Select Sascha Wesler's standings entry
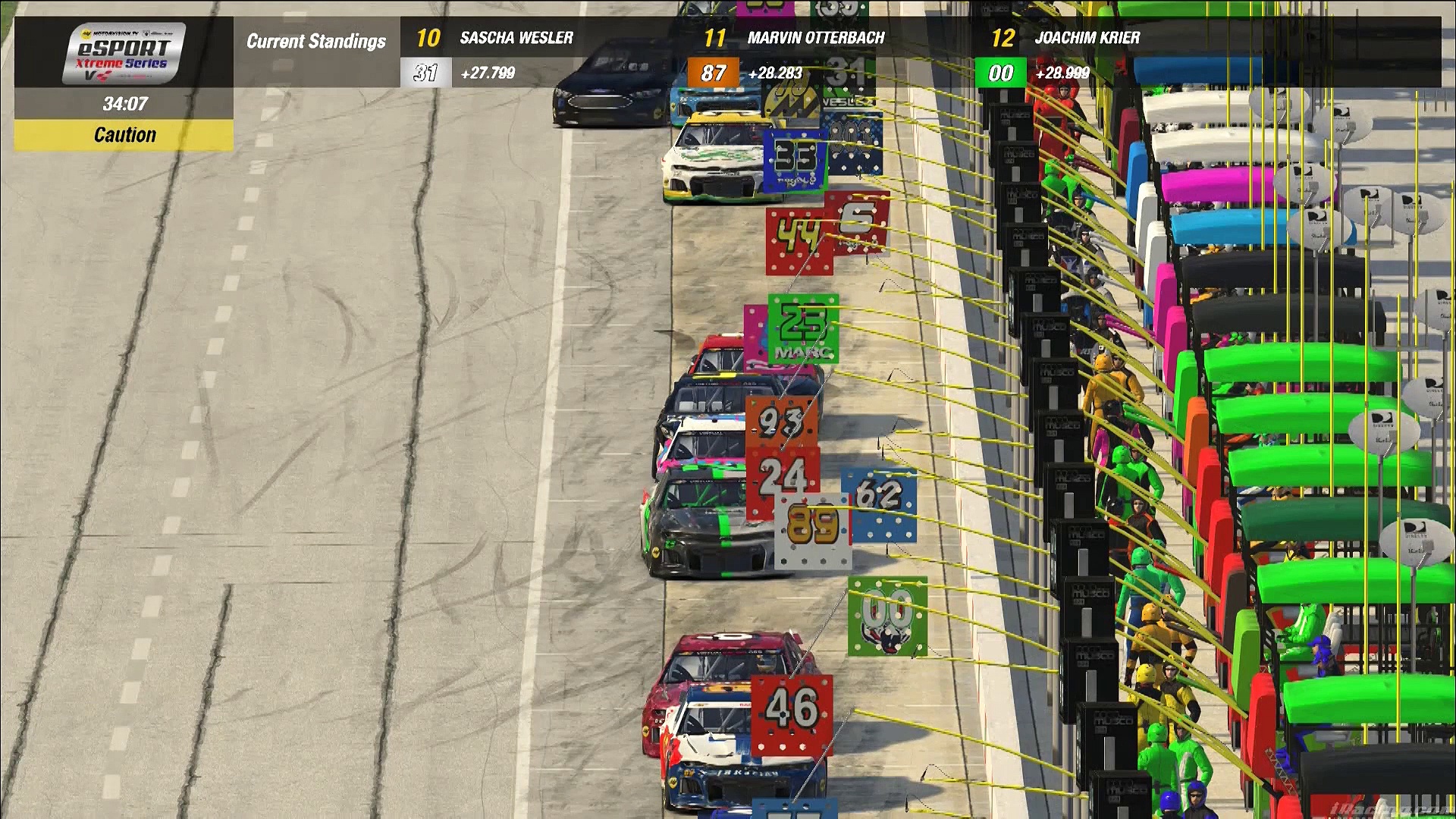The height and width of the screenshot is (819, 1456). (x=516, y=38)
